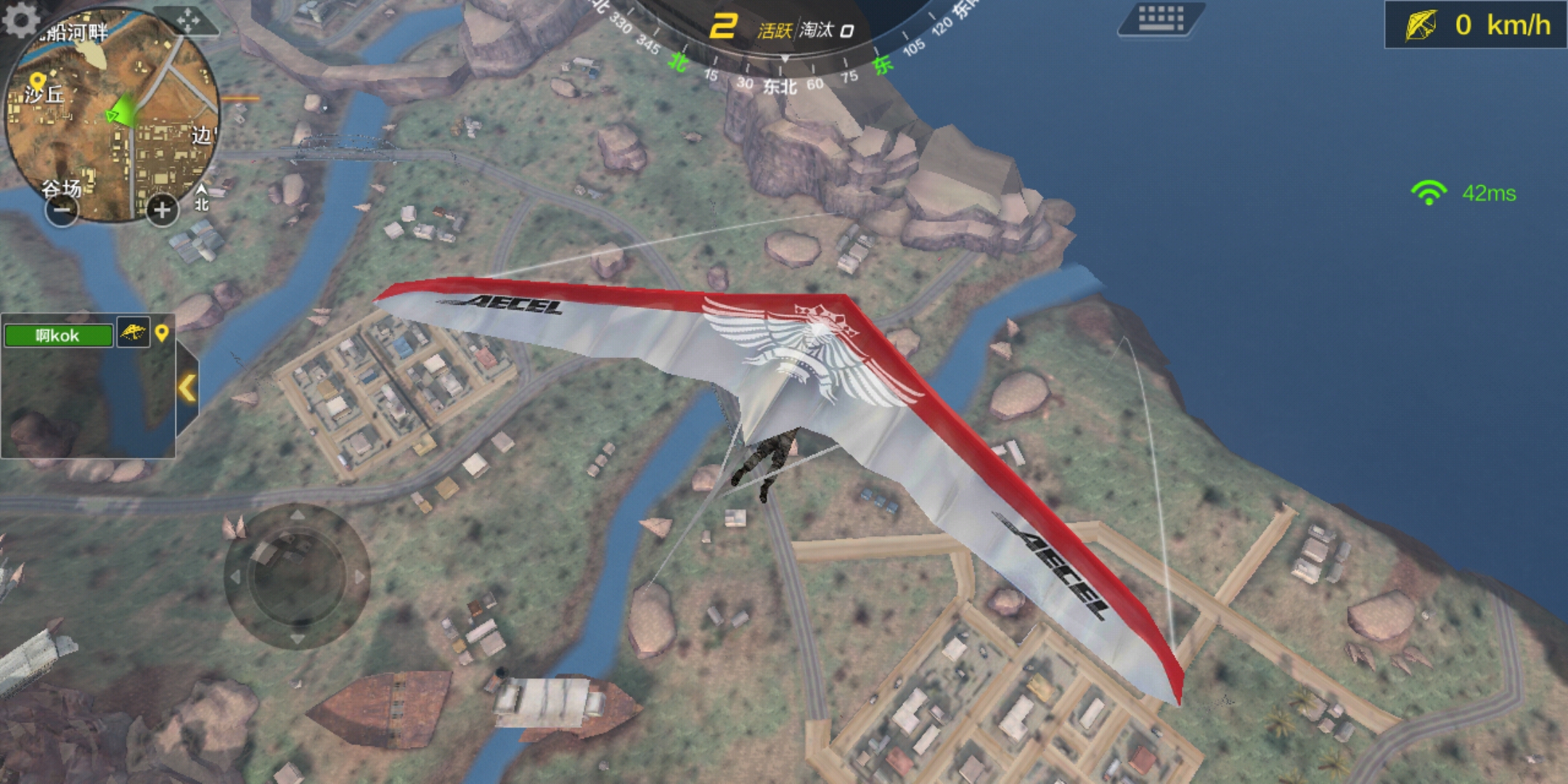Zoom out the minimap with minus button
Viewport: 1568px width, 784px height.
(x=62, y=211)
